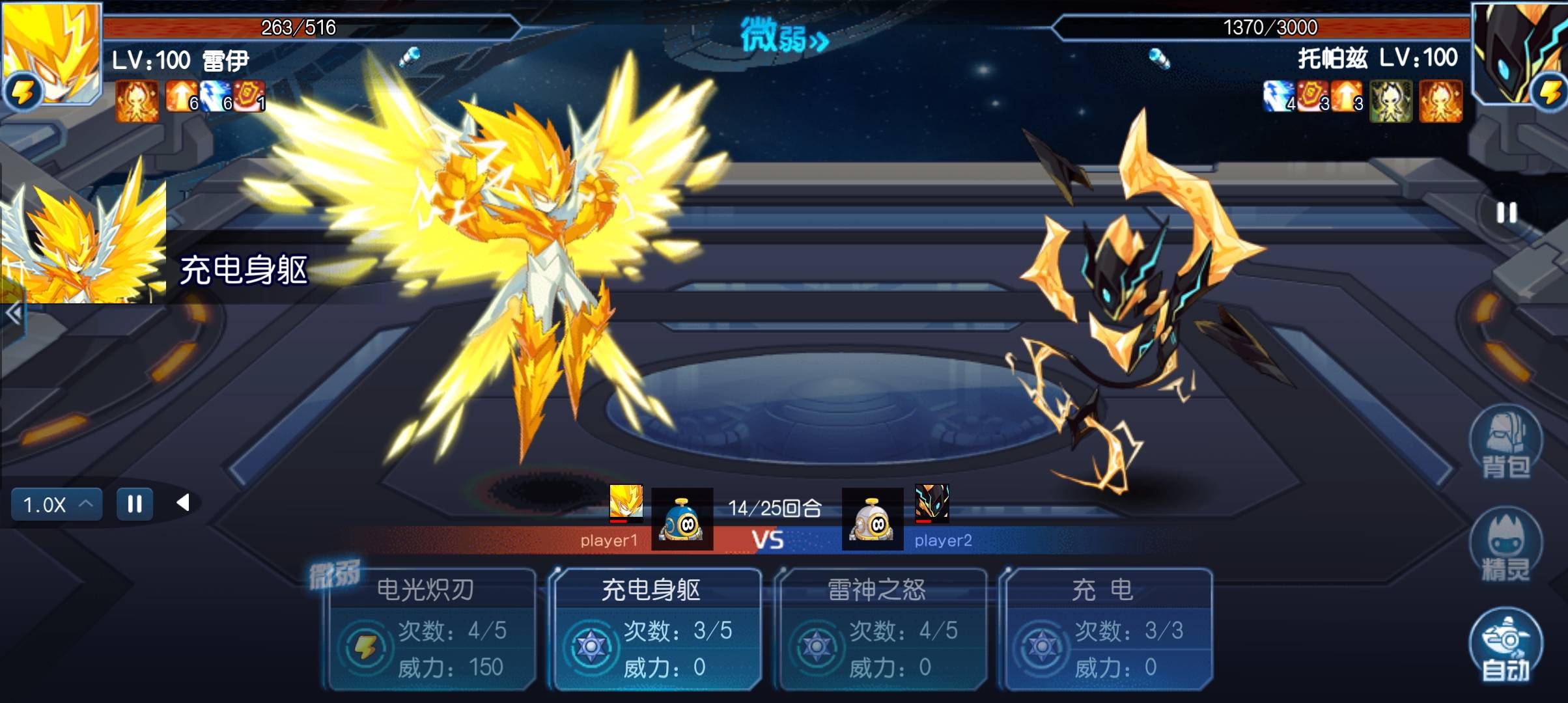Click the round pause button at right
Viewport: 1568px width, 703px height.
click(1507, 213)
